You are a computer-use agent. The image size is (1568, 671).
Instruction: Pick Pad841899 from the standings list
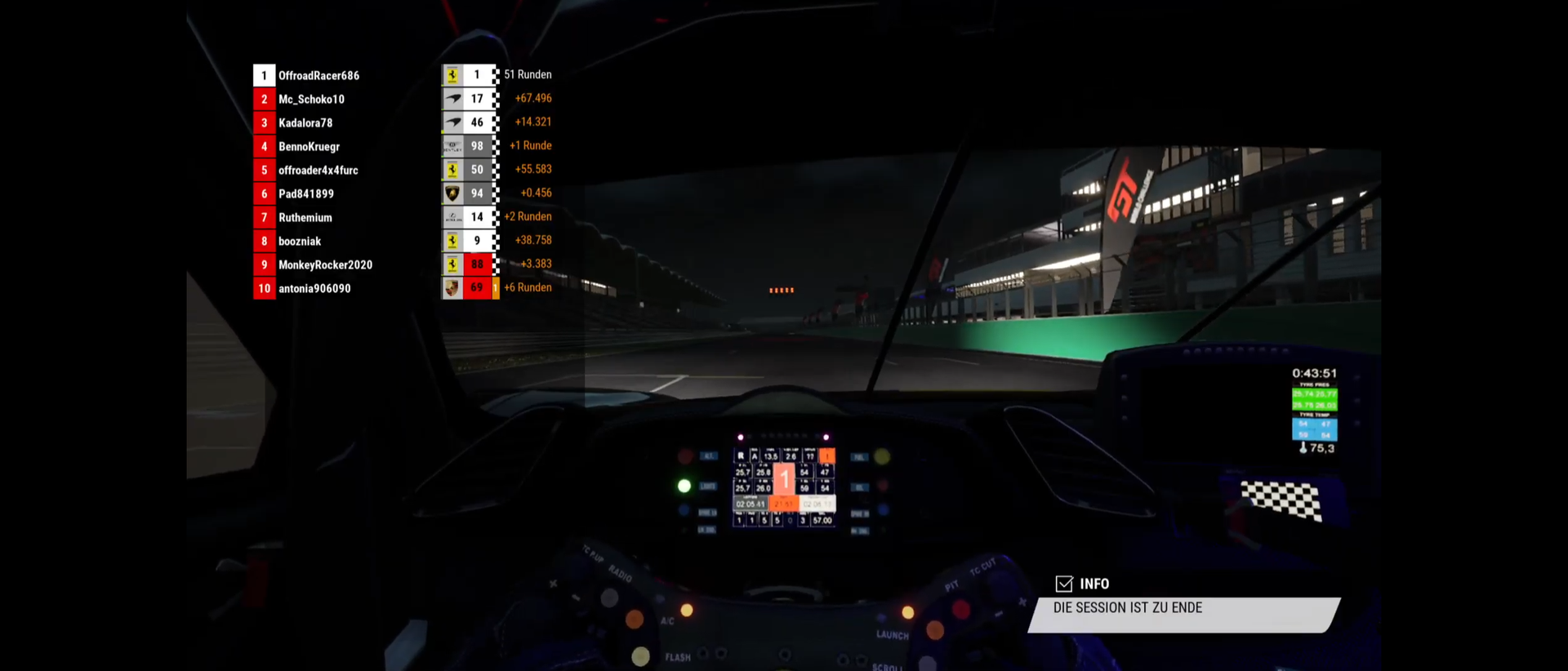tap(306, 193)
